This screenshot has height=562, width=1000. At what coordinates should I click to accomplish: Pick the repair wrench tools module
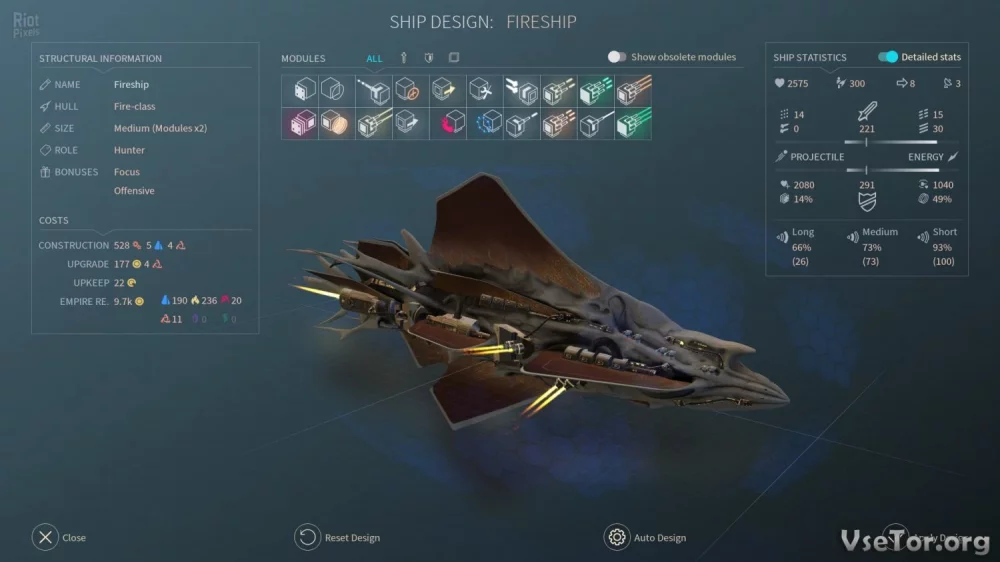(484, 91)
